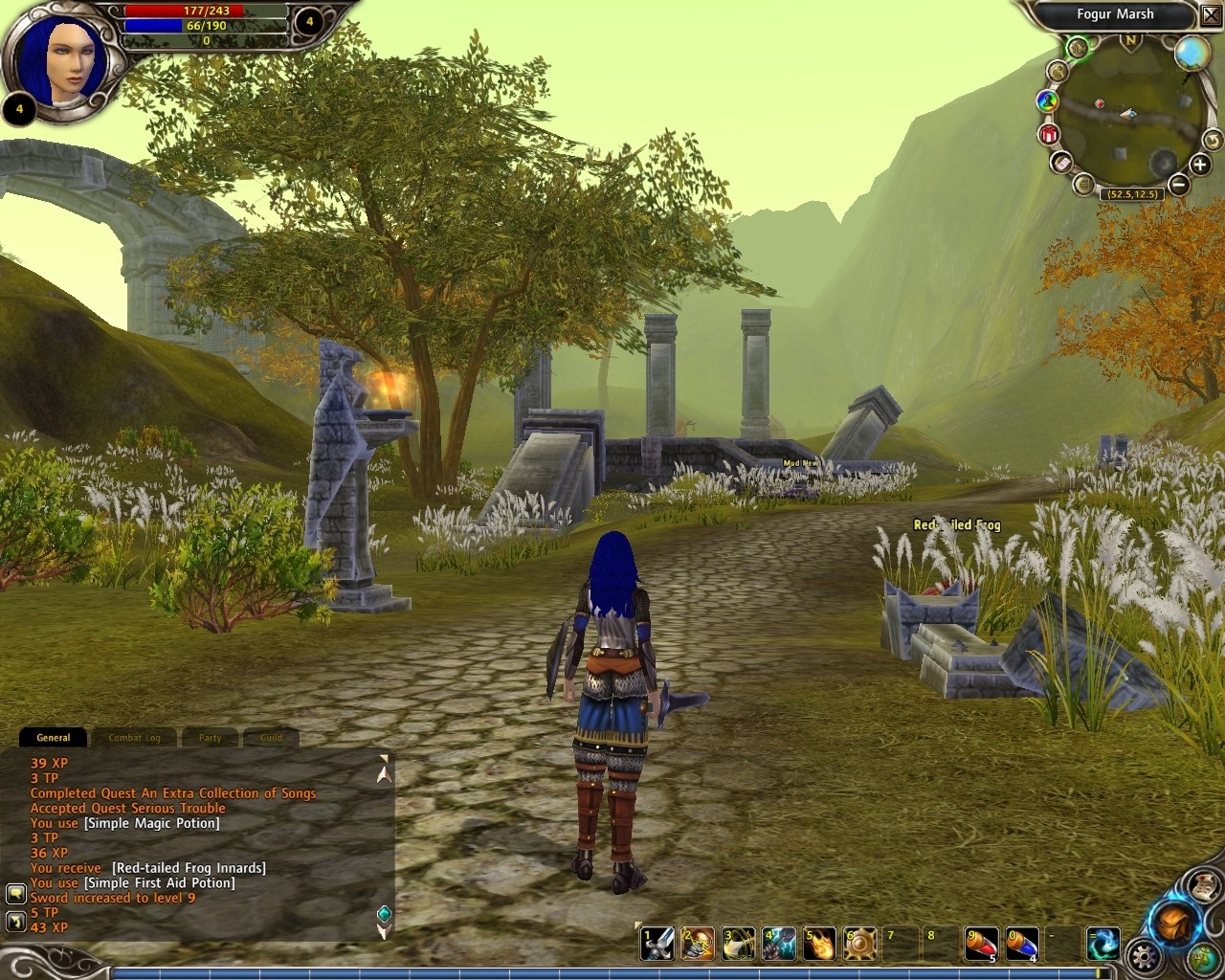
Task: Close the minimap with the X button
Action: click(1211, 15)
